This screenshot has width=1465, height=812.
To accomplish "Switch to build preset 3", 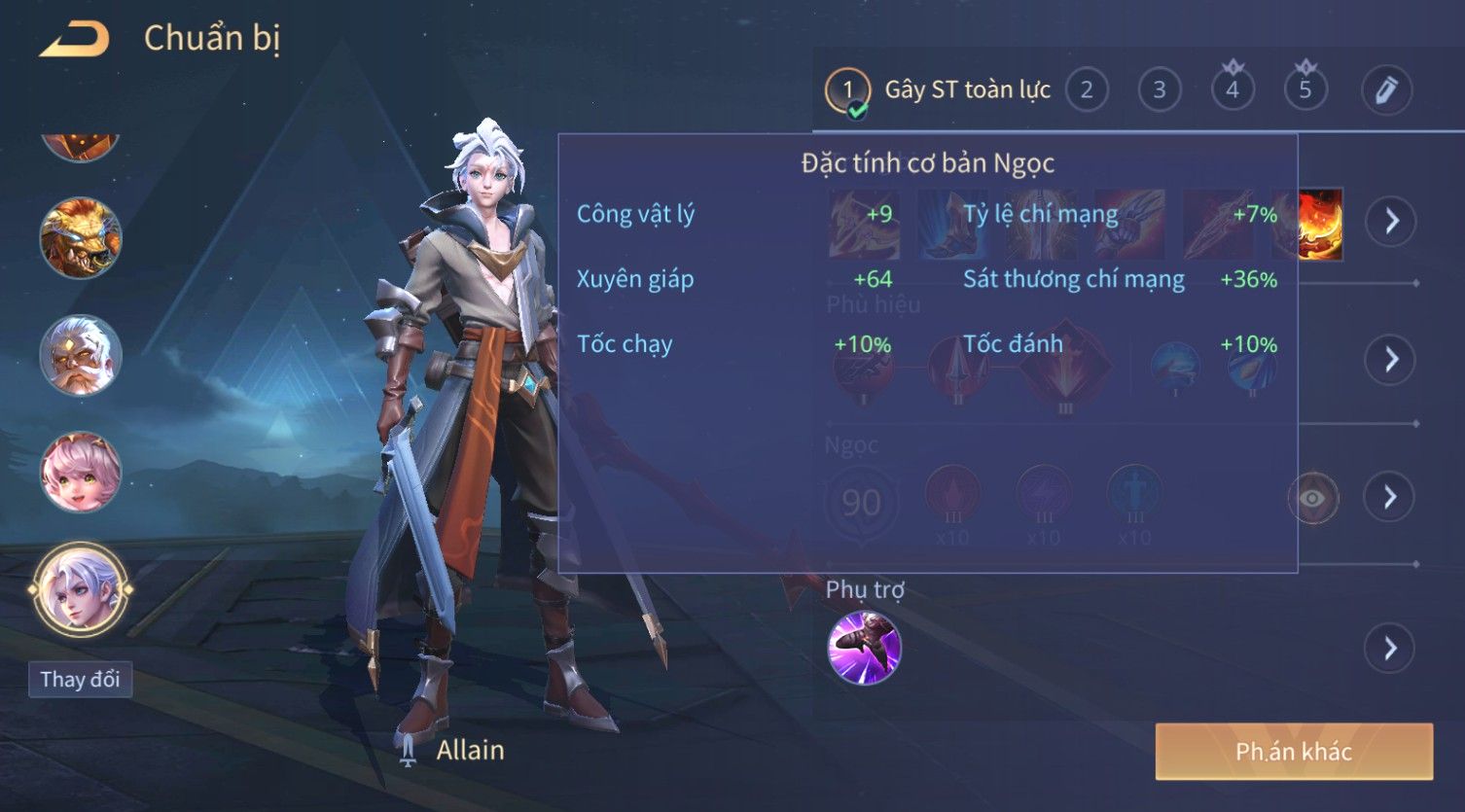I will (1159, 90).
